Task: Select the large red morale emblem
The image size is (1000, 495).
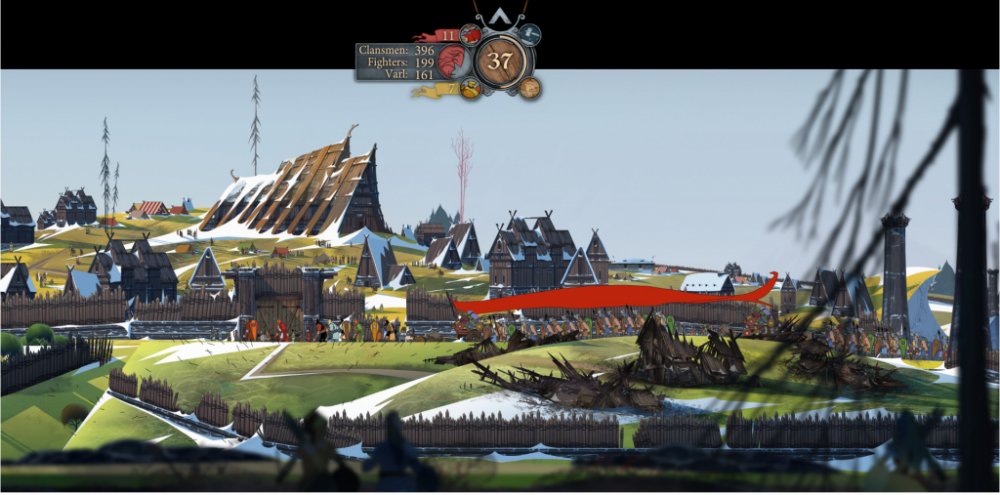Action: [x=452, y=61]
